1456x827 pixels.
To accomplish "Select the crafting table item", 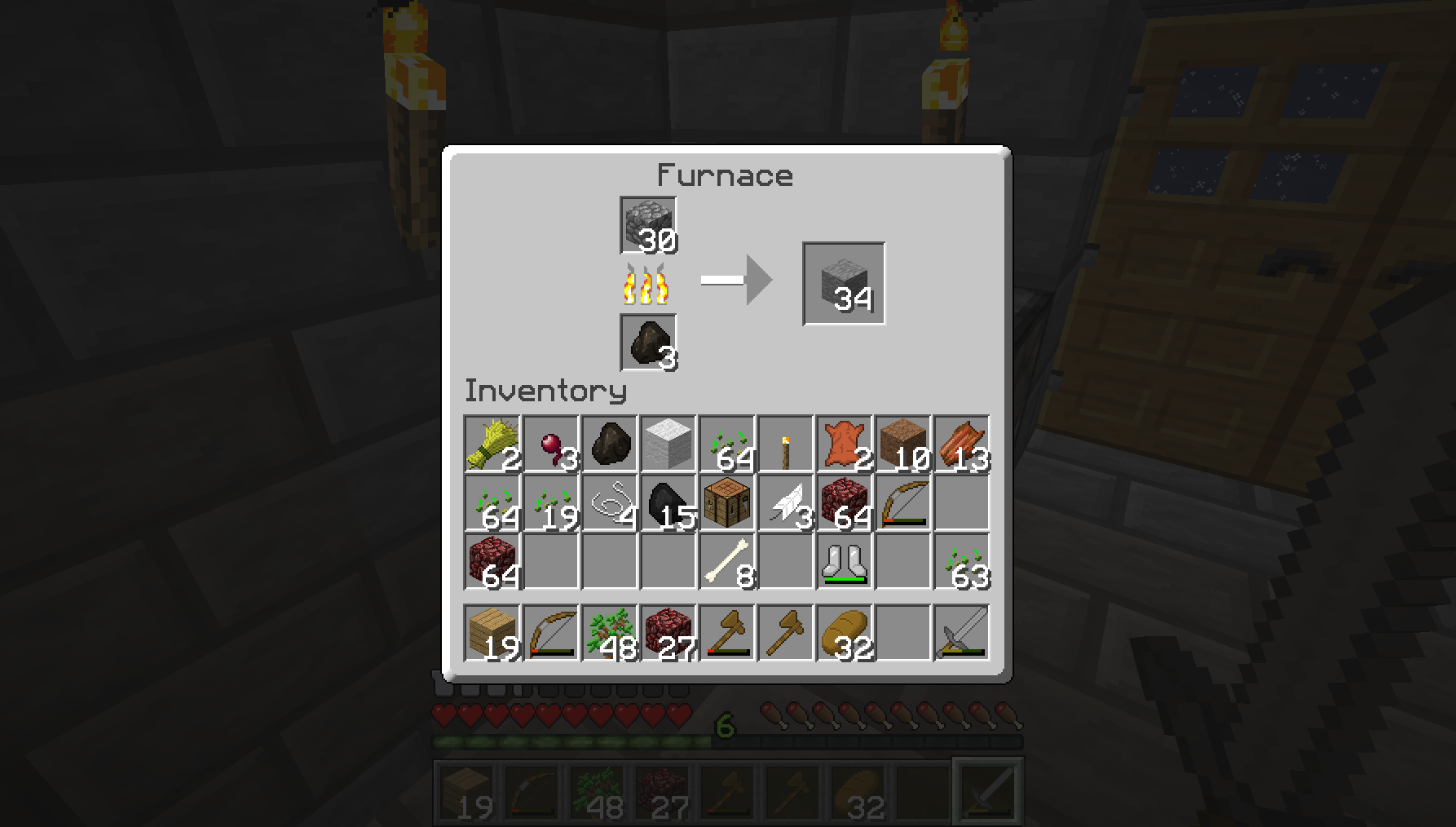I will tap(727, 503).
